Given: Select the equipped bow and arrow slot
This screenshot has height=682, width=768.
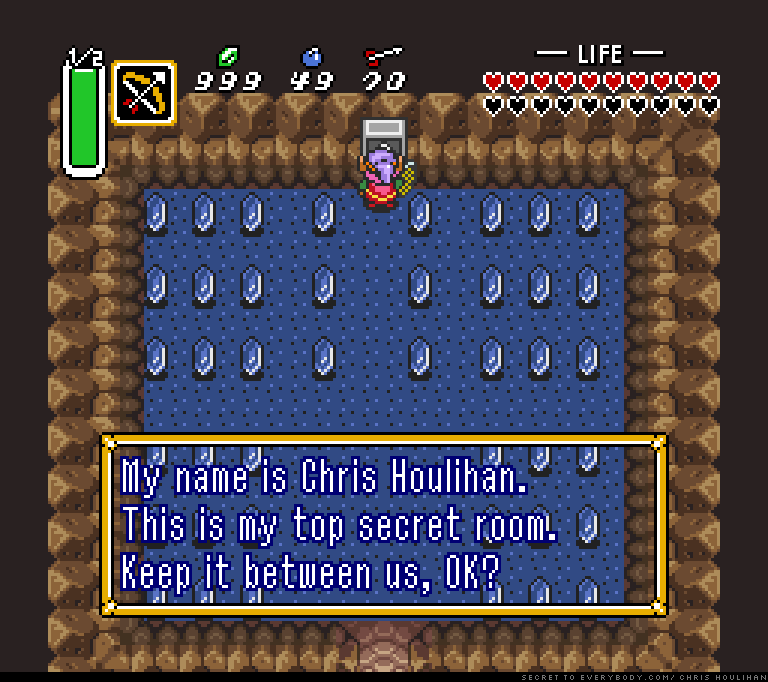Looking at the screenshot, I should point(144,93).
